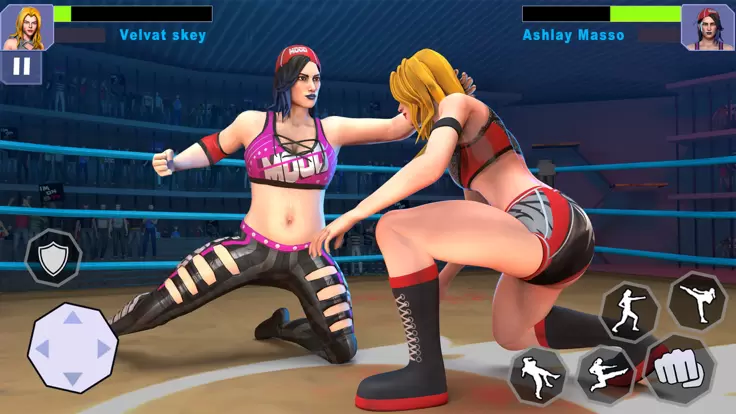Hit the big fist attack button
Image resolution: width=736 pixels, height=414 pixels.
coord(680,370)
